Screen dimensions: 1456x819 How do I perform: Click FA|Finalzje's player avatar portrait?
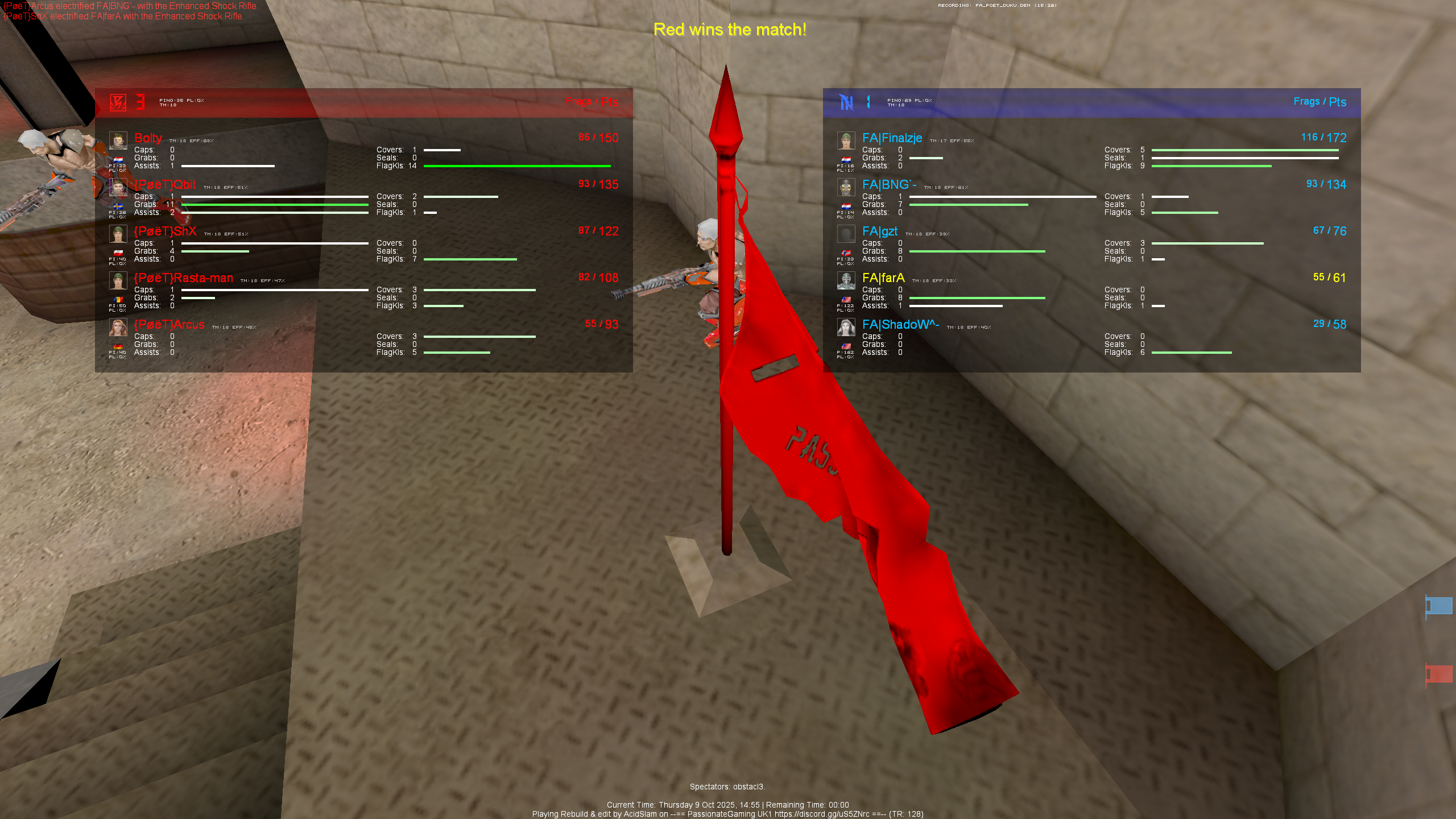(846, 140)
